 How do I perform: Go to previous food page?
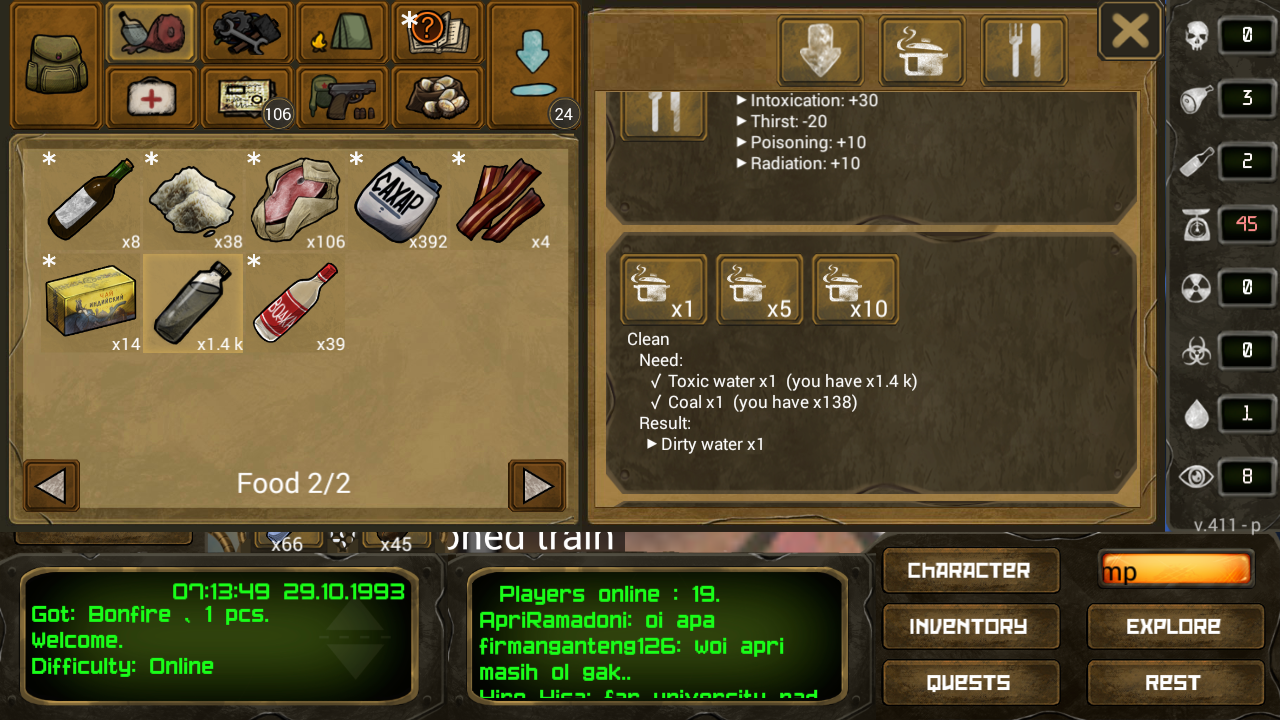51,486
